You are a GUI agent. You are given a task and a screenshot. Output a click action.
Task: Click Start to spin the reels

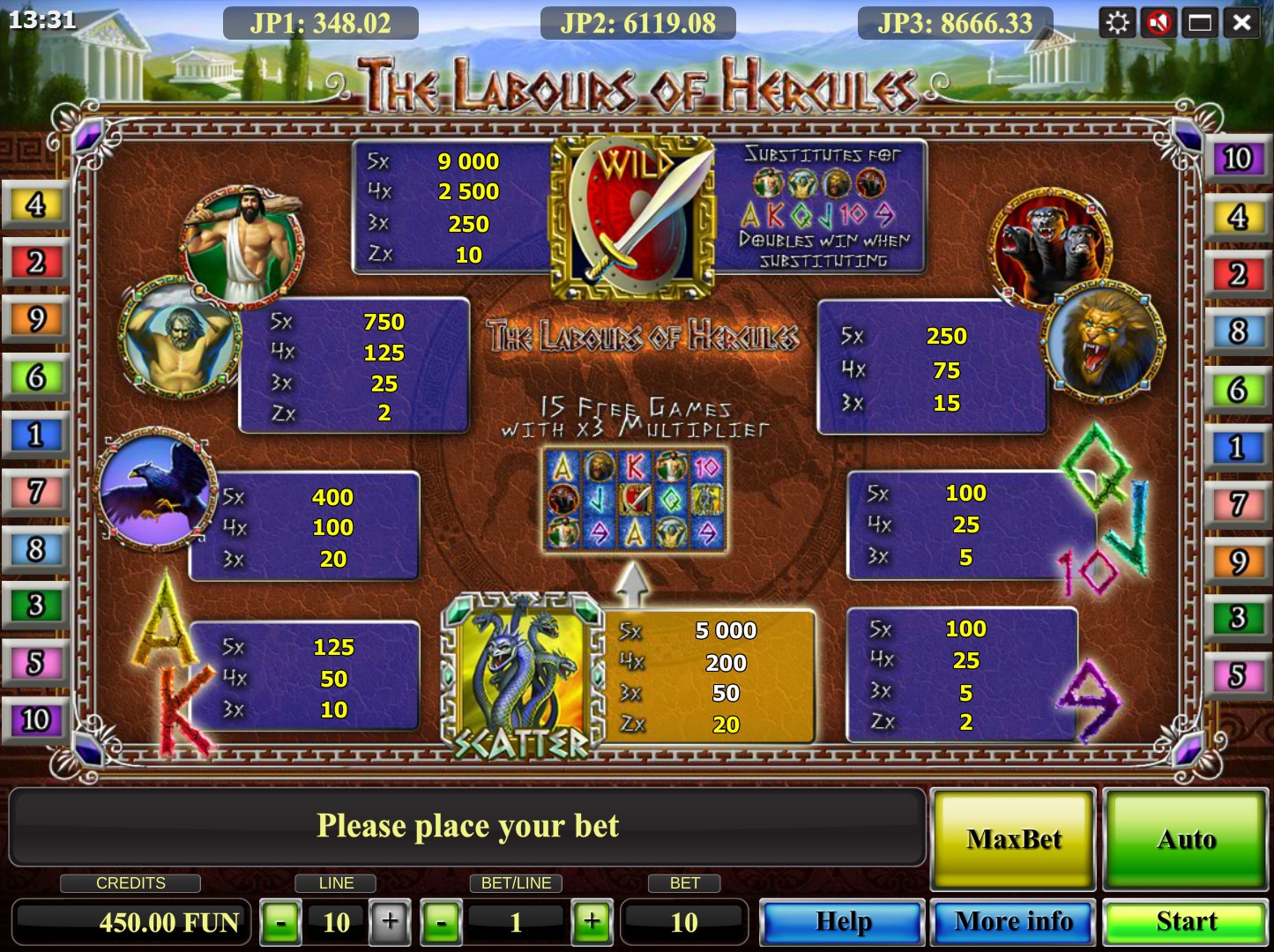click(x=1186, y=922)
